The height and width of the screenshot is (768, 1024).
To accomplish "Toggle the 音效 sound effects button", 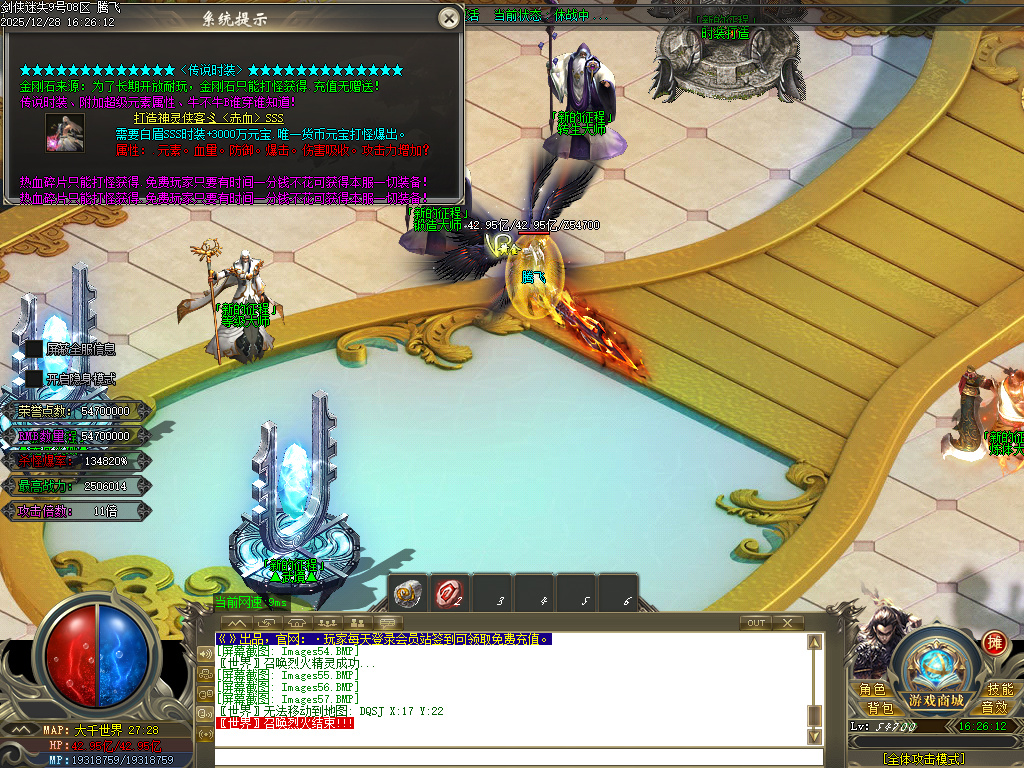I will click(x=994, y=707).
